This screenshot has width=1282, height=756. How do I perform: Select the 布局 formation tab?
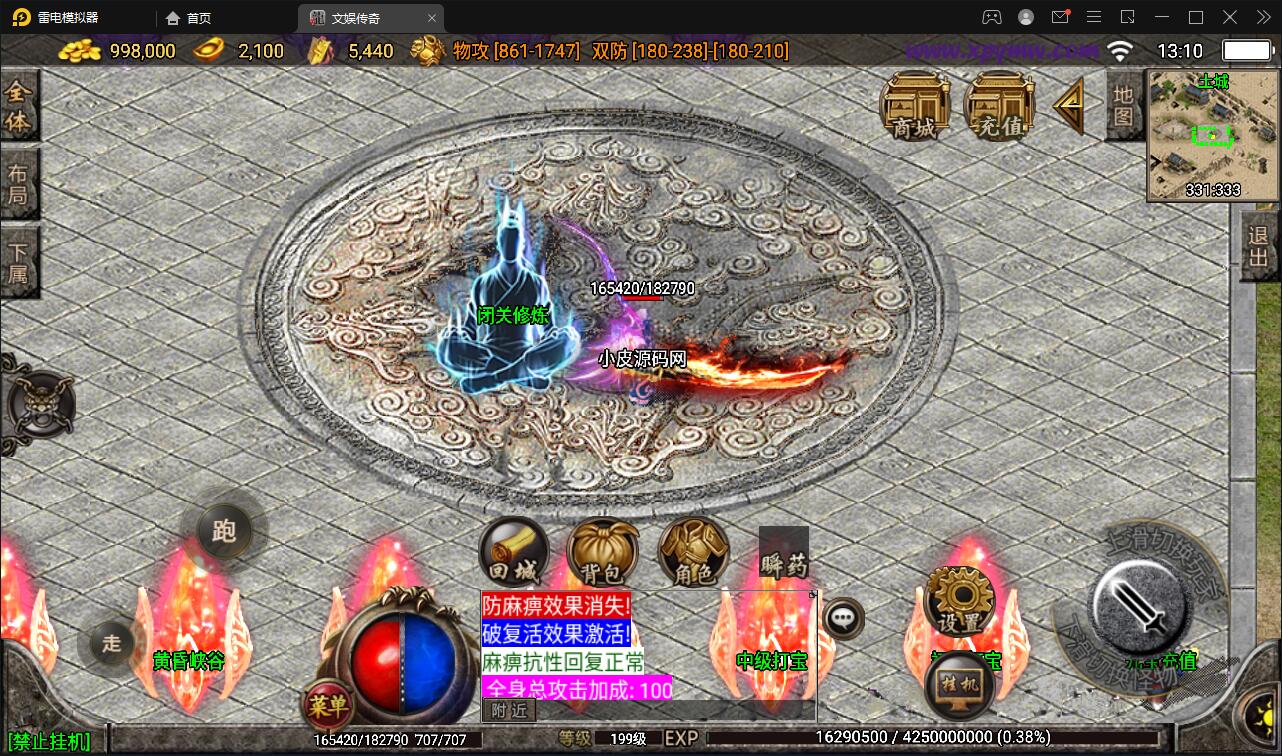point(19,184)
